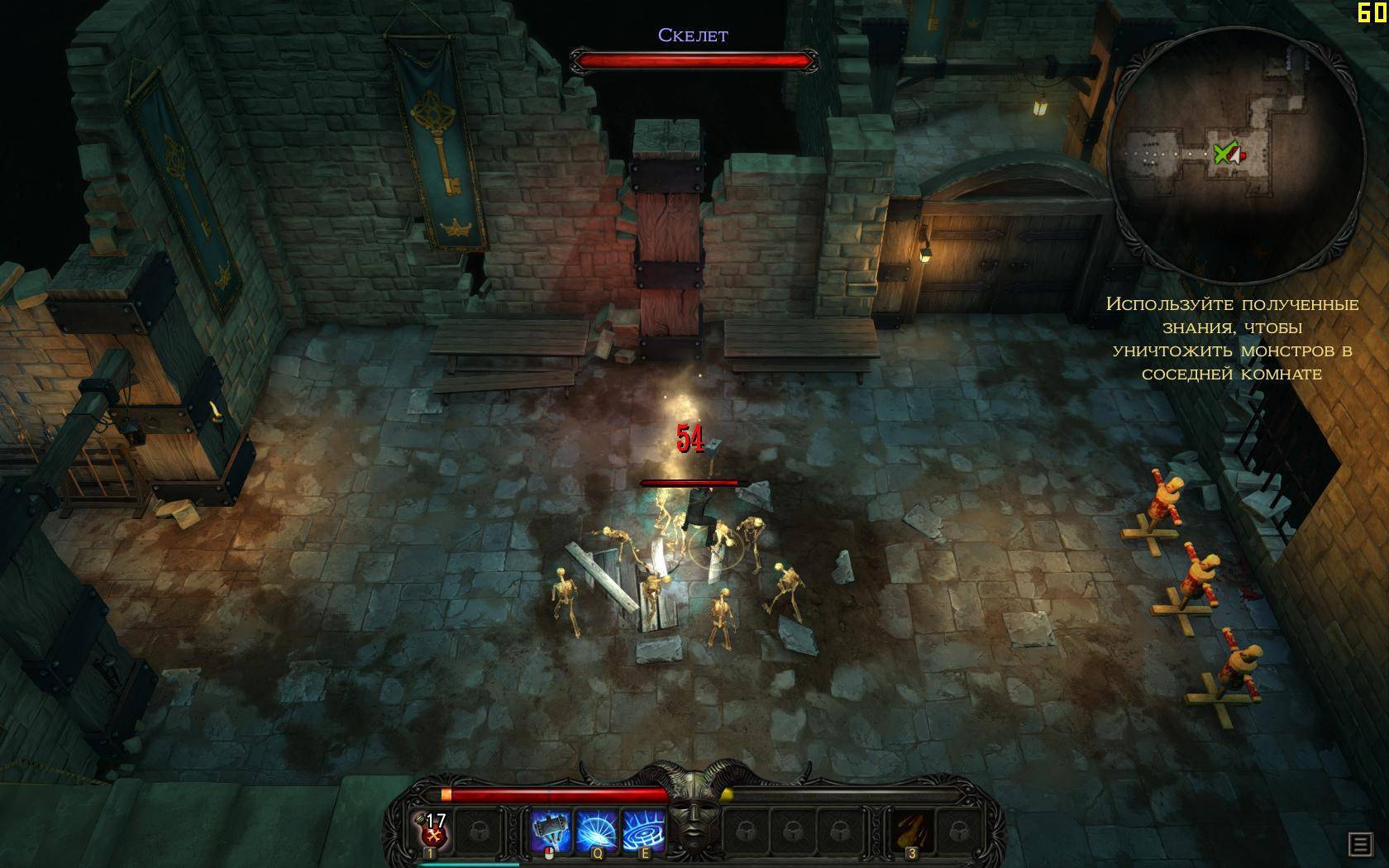Screen dimensions: 1389x868
Task: Select the fiery meteor skill slot
Action: pos(910,829)
